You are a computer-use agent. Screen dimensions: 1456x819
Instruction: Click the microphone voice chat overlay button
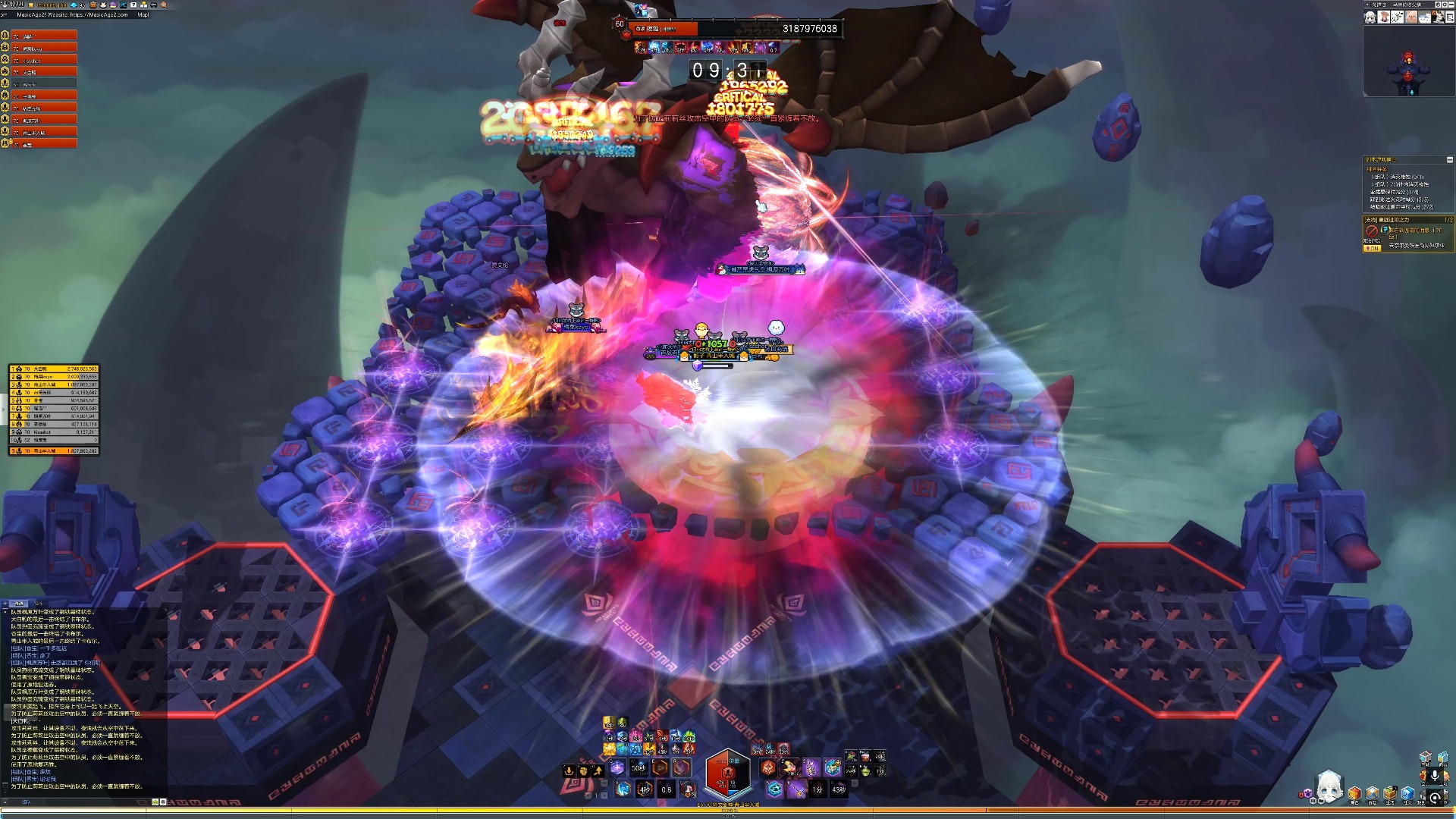tap(1434, 777)
